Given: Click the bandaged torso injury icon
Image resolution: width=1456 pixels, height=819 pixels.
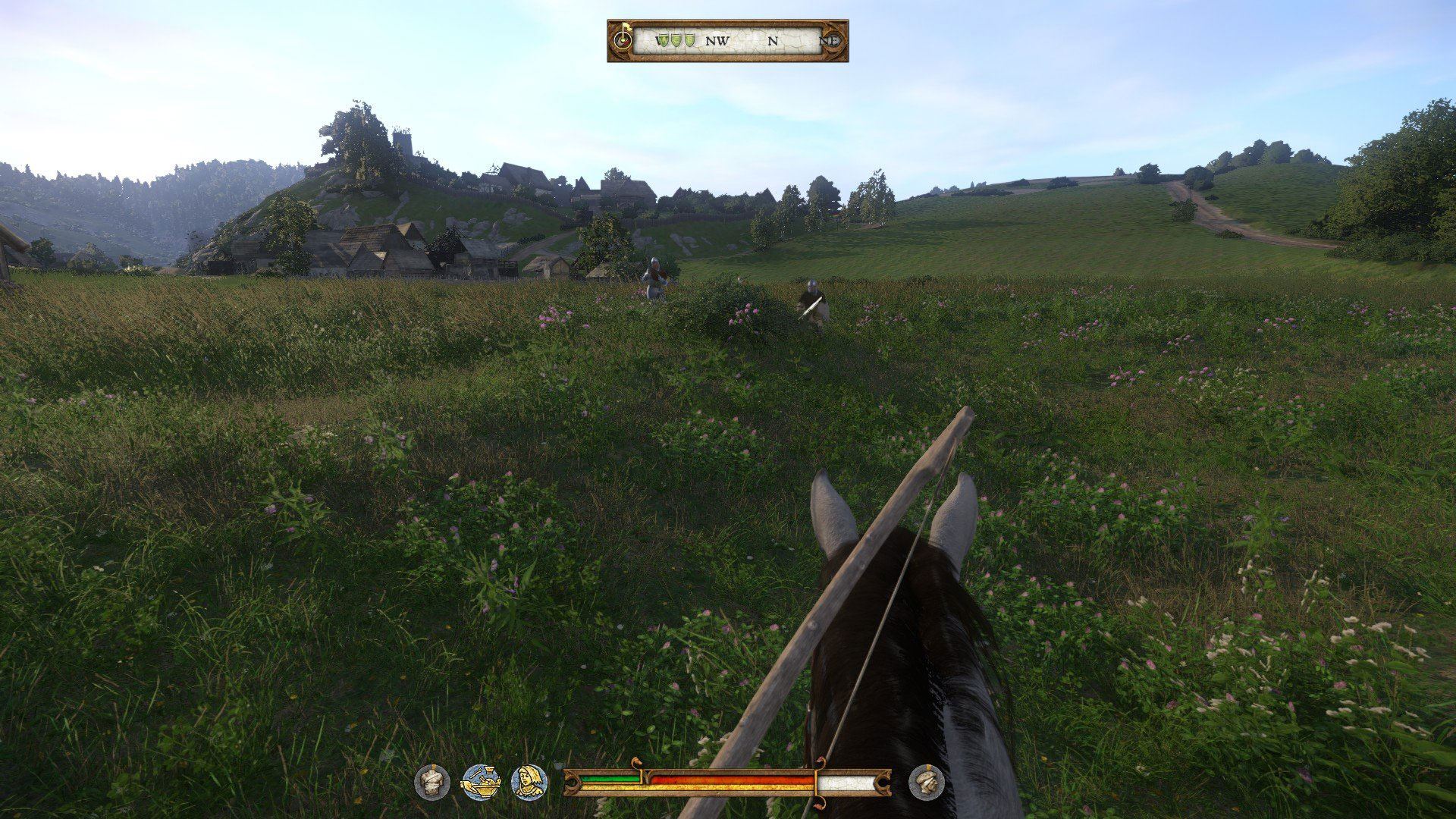Looking at the screenshot, I should (x=432, y=782).
